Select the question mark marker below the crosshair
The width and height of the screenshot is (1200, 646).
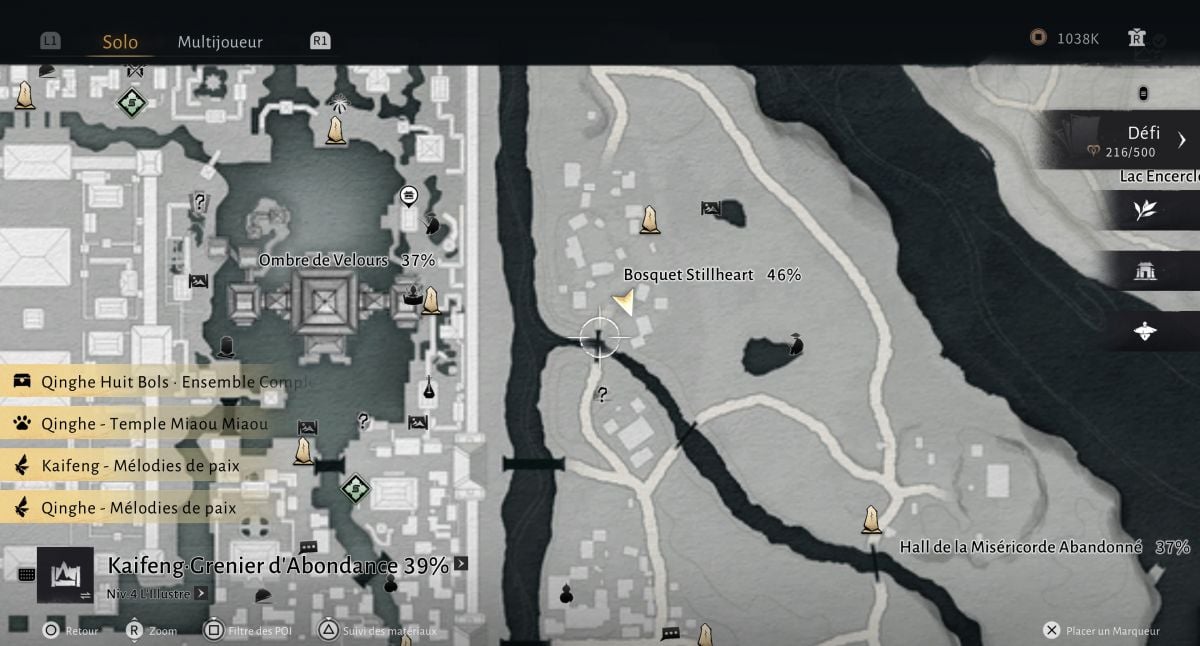click(602, 395)
